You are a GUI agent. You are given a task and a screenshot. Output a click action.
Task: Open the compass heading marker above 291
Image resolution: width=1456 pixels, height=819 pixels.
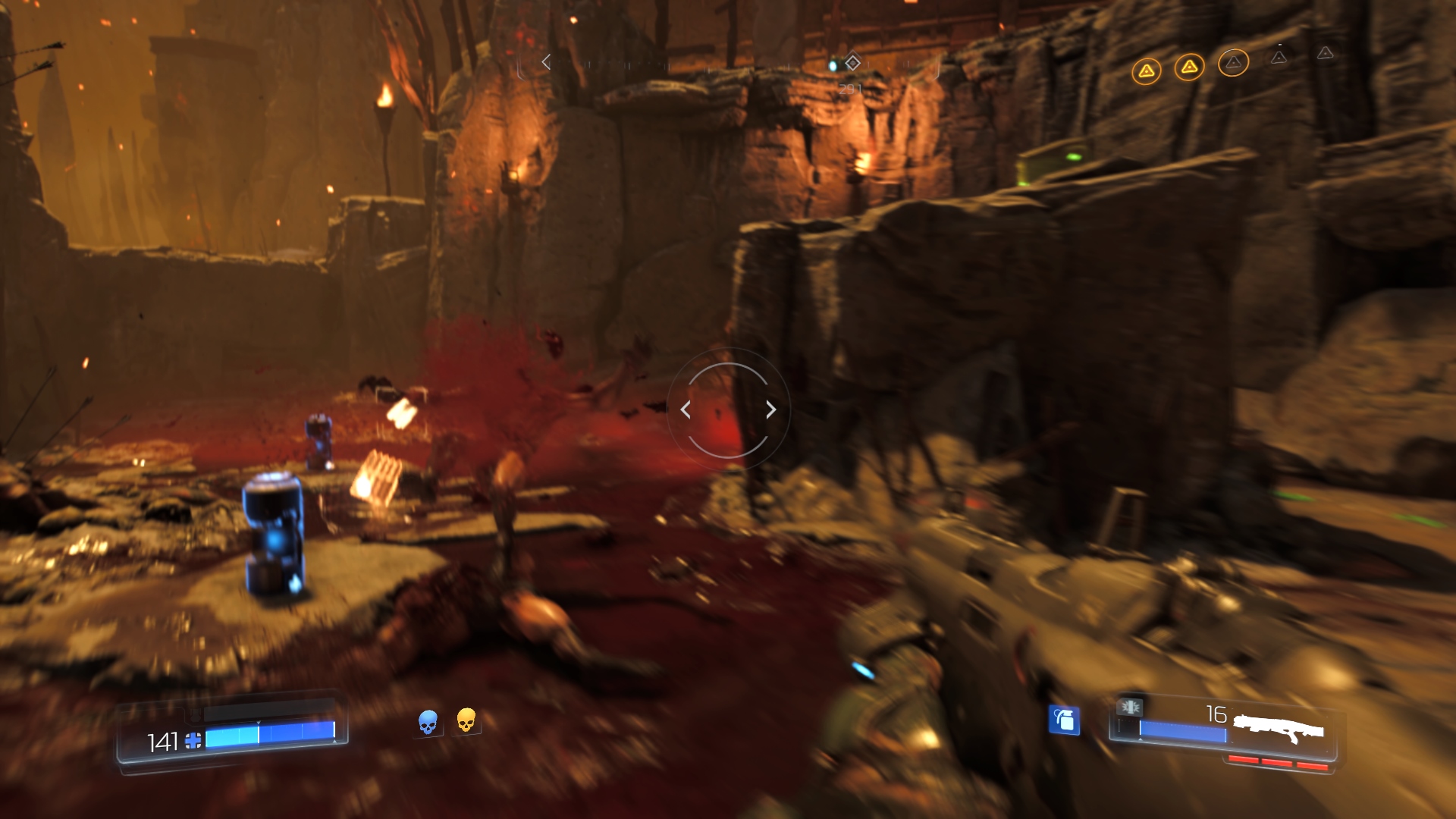click(853, 63)
